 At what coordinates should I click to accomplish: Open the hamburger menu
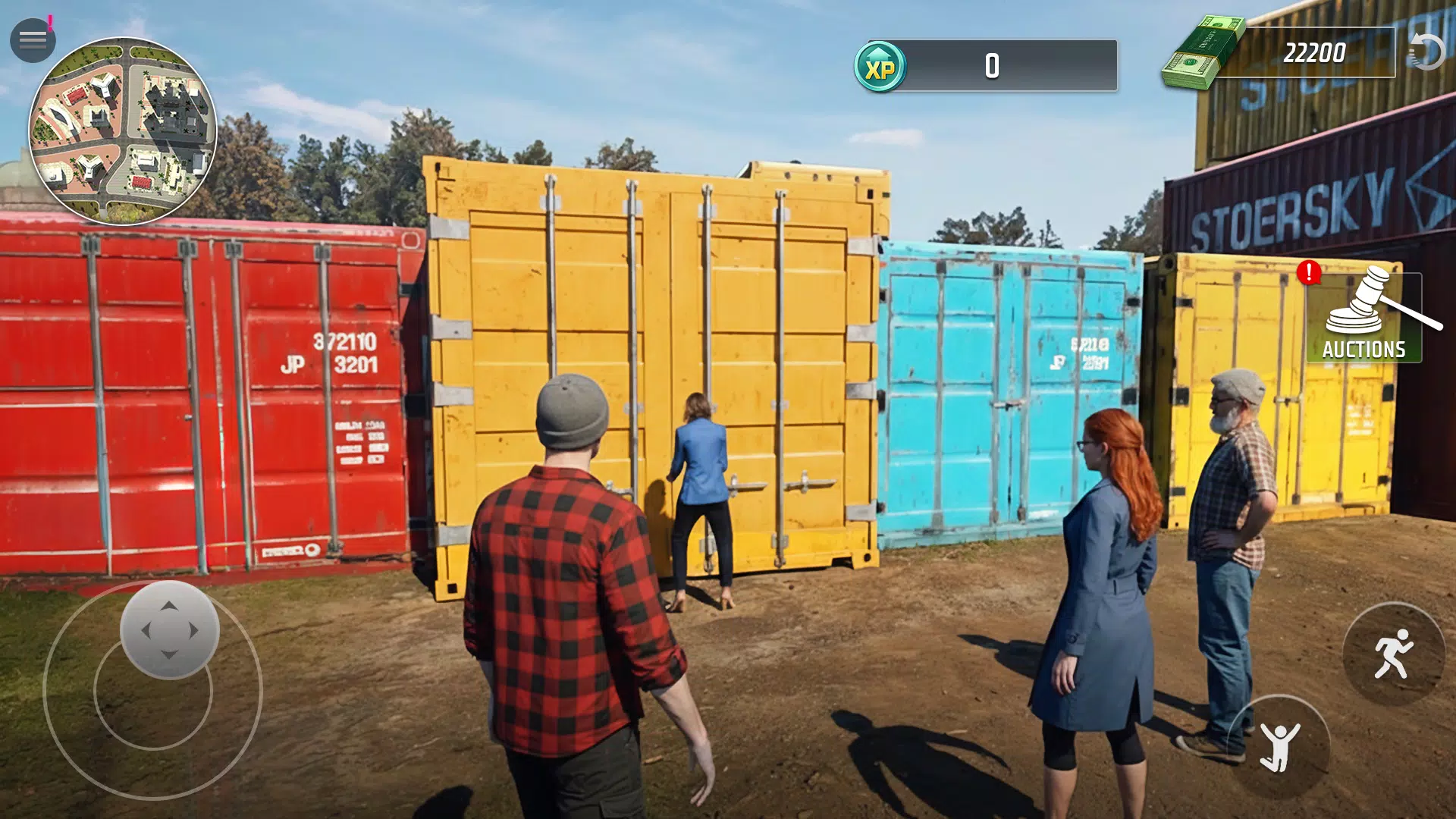(x=33, y=39)
